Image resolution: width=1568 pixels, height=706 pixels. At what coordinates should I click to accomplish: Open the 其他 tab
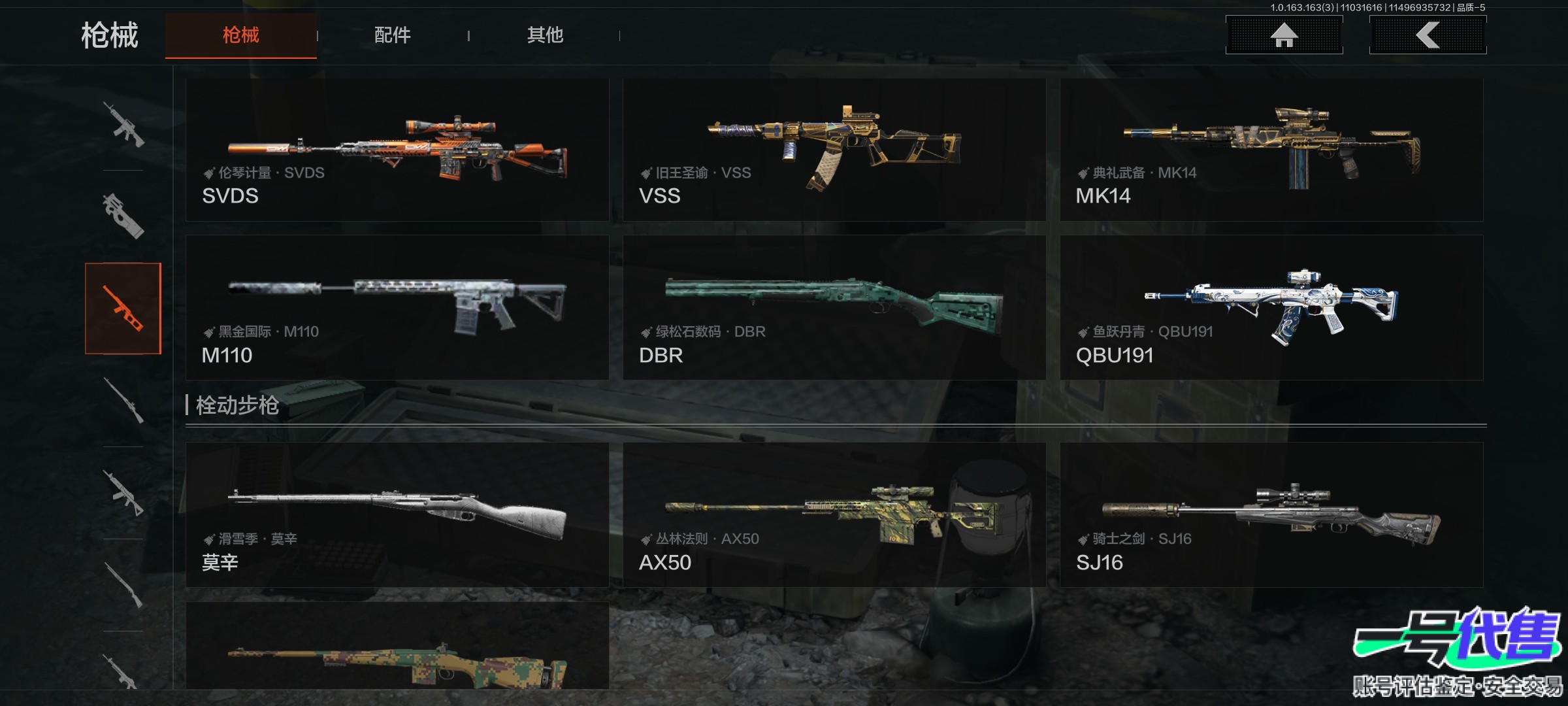pos(545,35)
